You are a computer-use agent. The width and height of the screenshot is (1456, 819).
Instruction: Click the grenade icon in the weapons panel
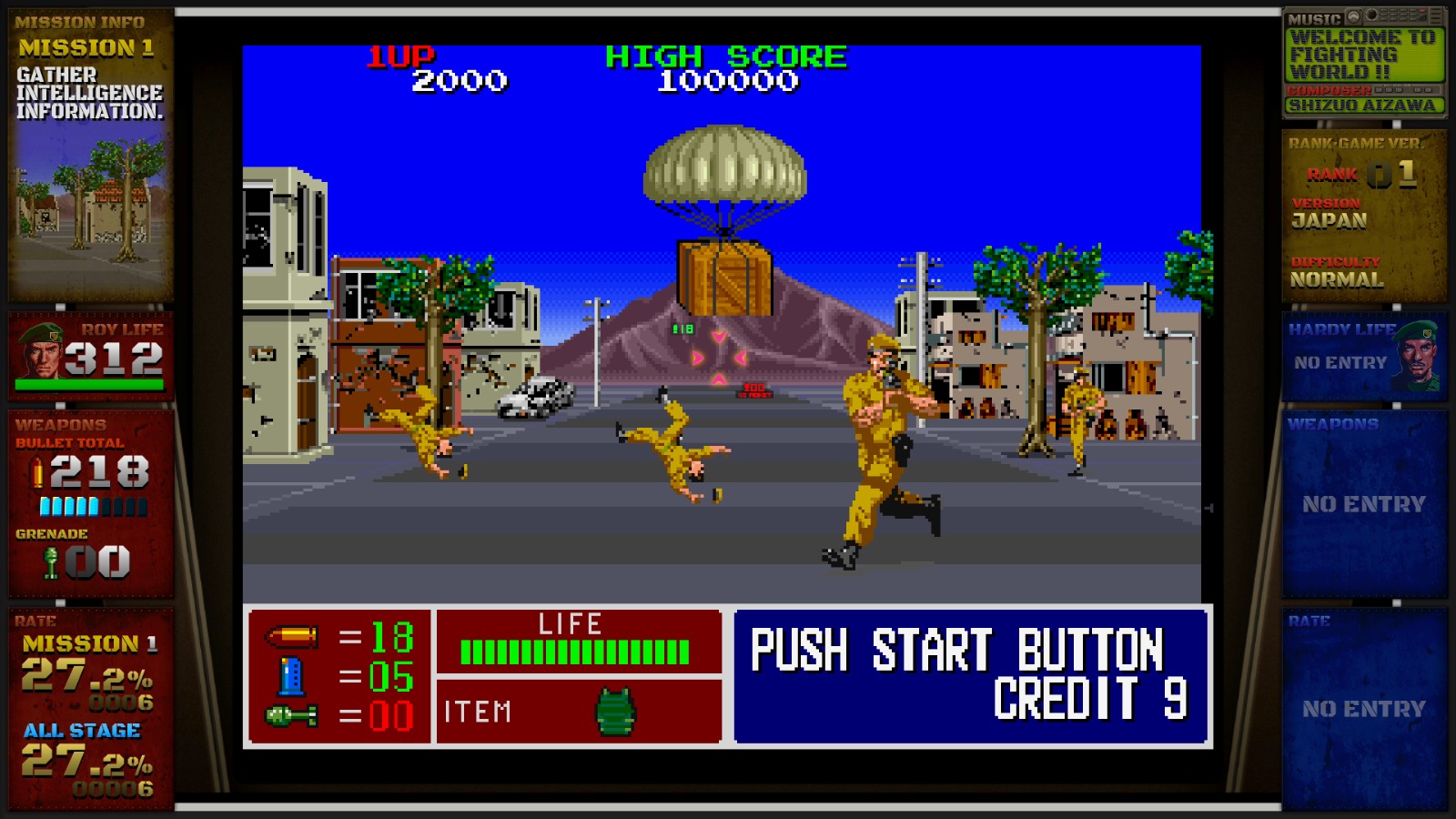[x=51, y=561]
